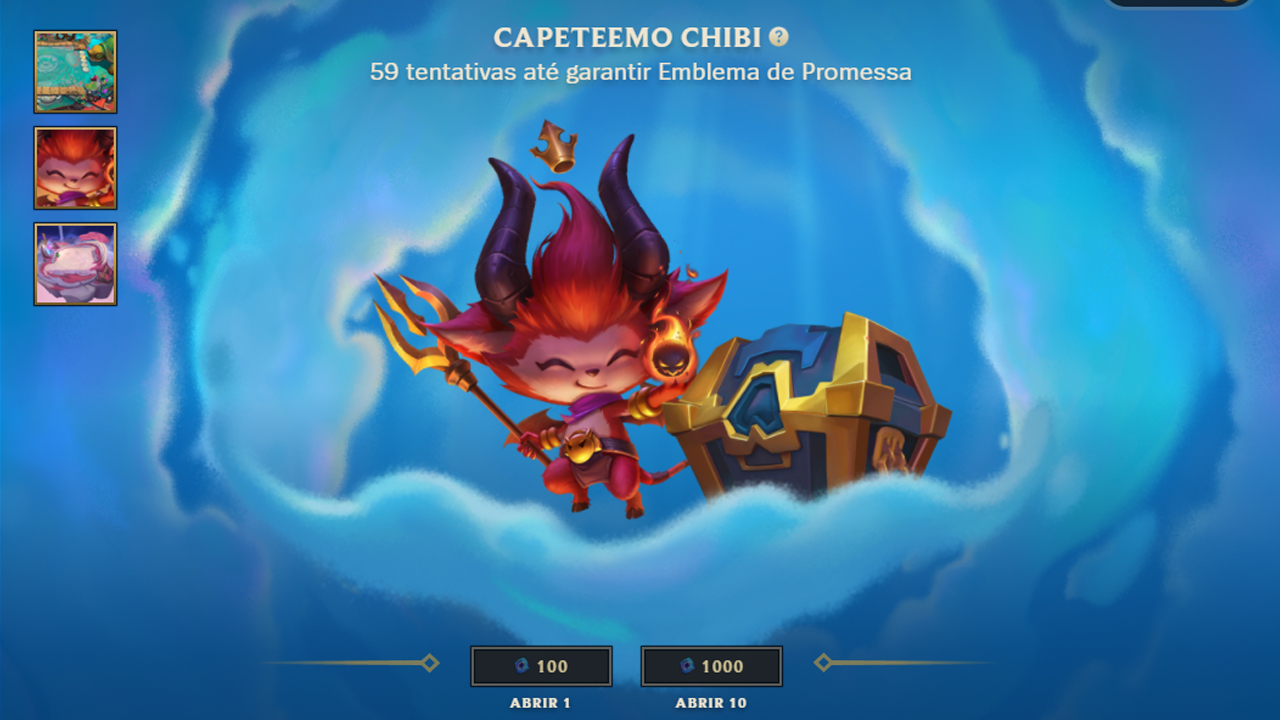Click the 100-token purchase button

point(541,666)
